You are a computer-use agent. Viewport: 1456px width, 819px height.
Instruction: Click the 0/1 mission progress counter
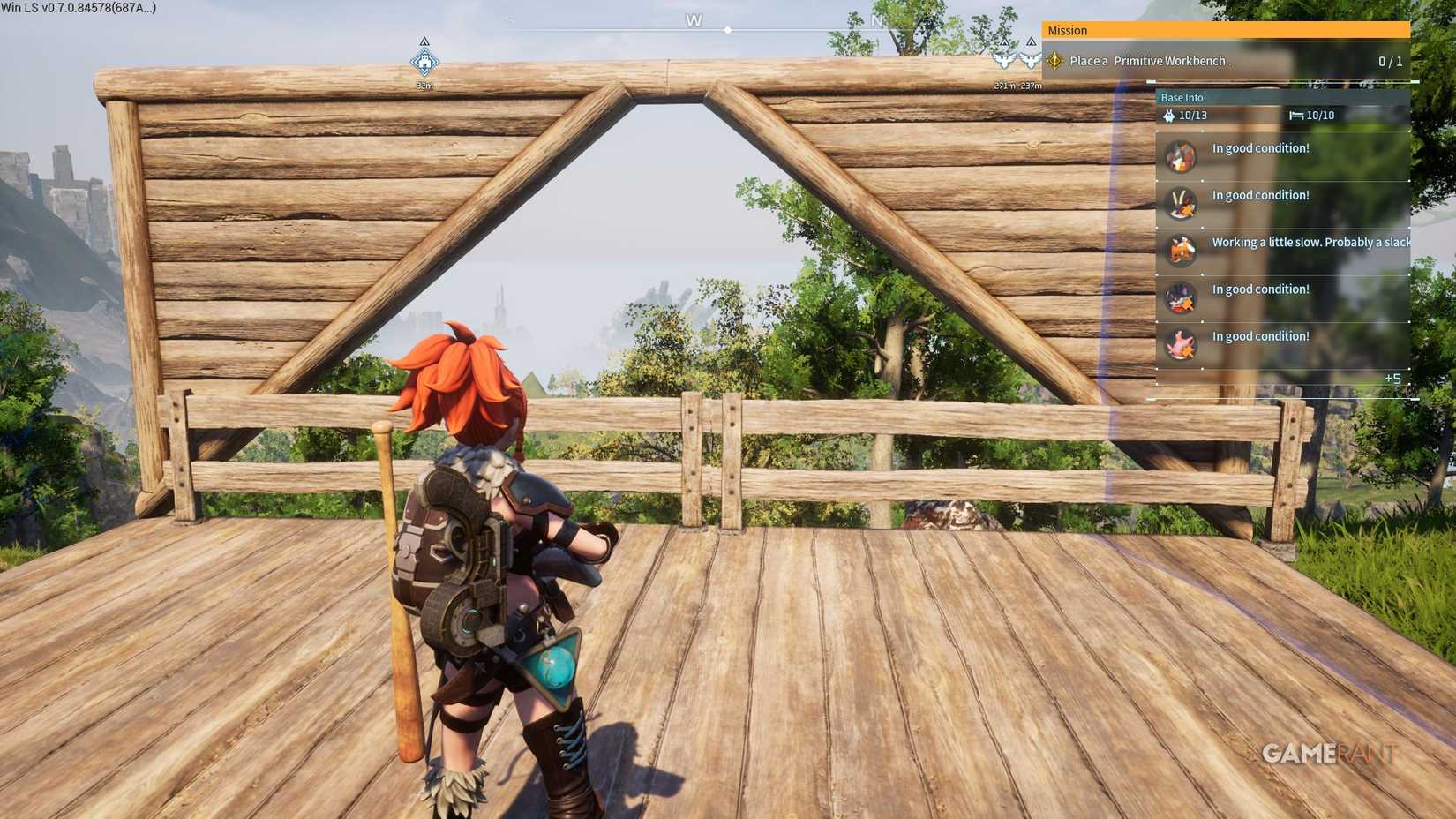click(1390, 61)
